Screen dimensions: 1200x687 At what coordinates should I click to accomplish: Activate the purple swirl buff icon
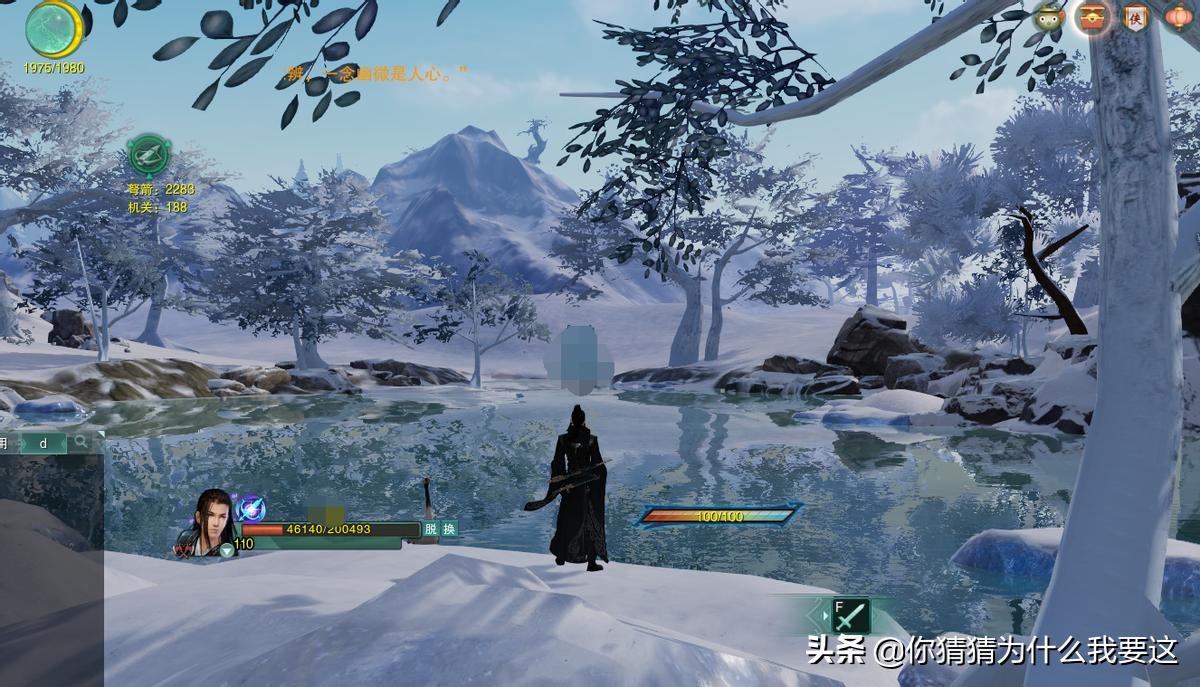tap(251, 508)
